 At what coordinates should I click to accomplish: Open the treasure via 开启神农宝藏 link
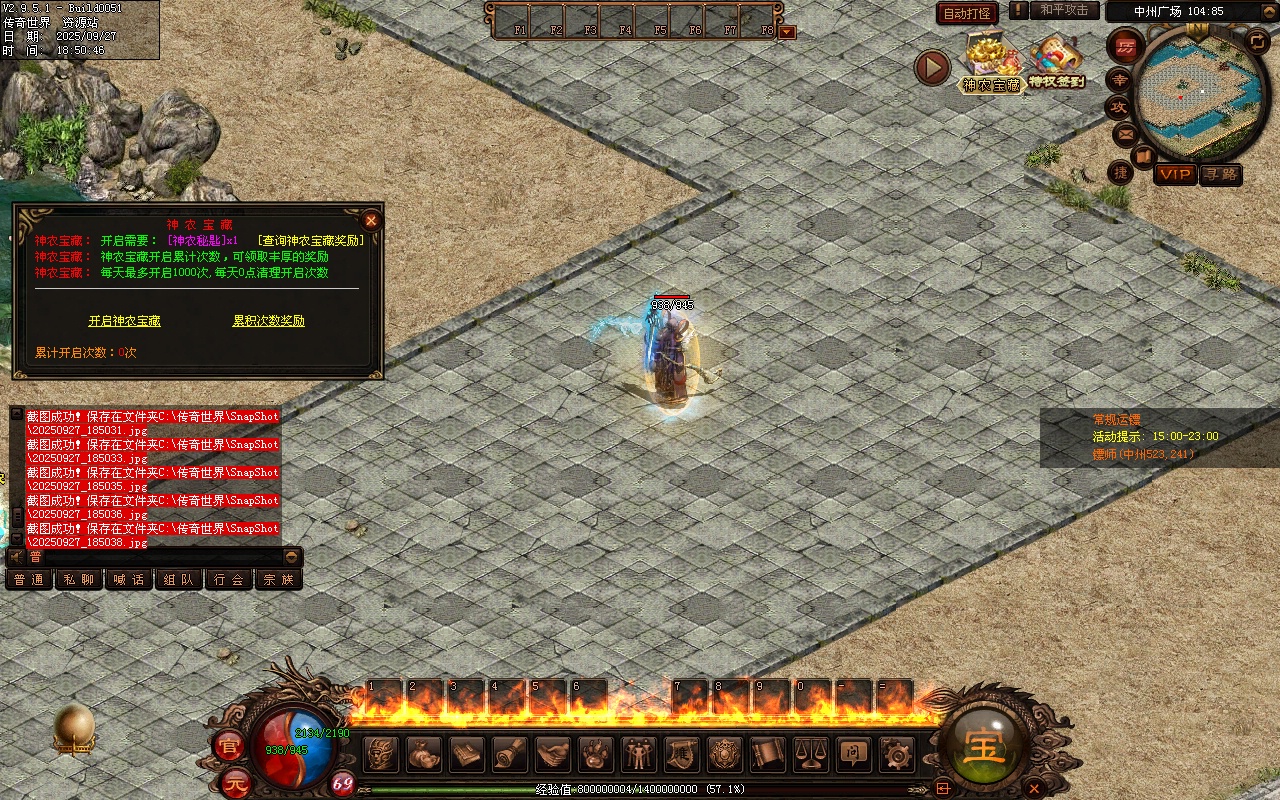[125, 321]
